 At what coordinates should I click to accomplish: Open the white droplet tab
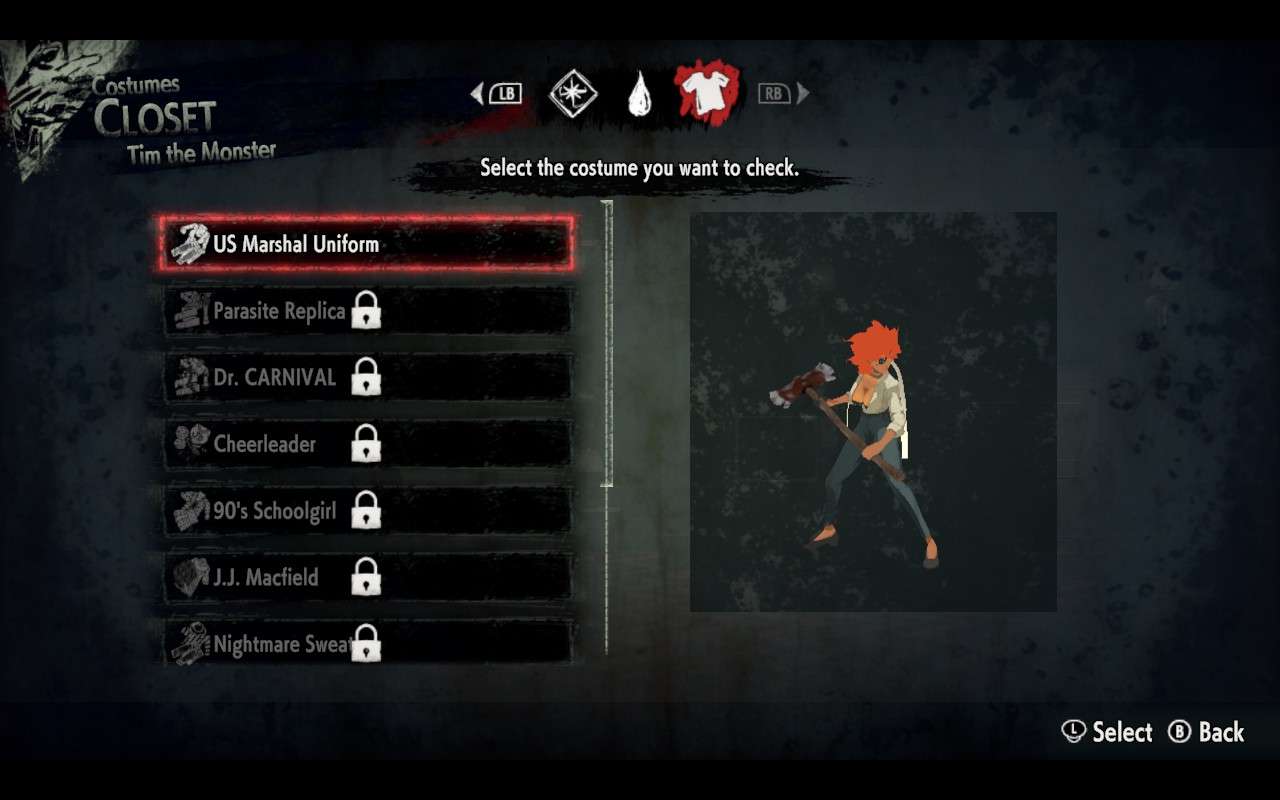[x=639, y=94]
